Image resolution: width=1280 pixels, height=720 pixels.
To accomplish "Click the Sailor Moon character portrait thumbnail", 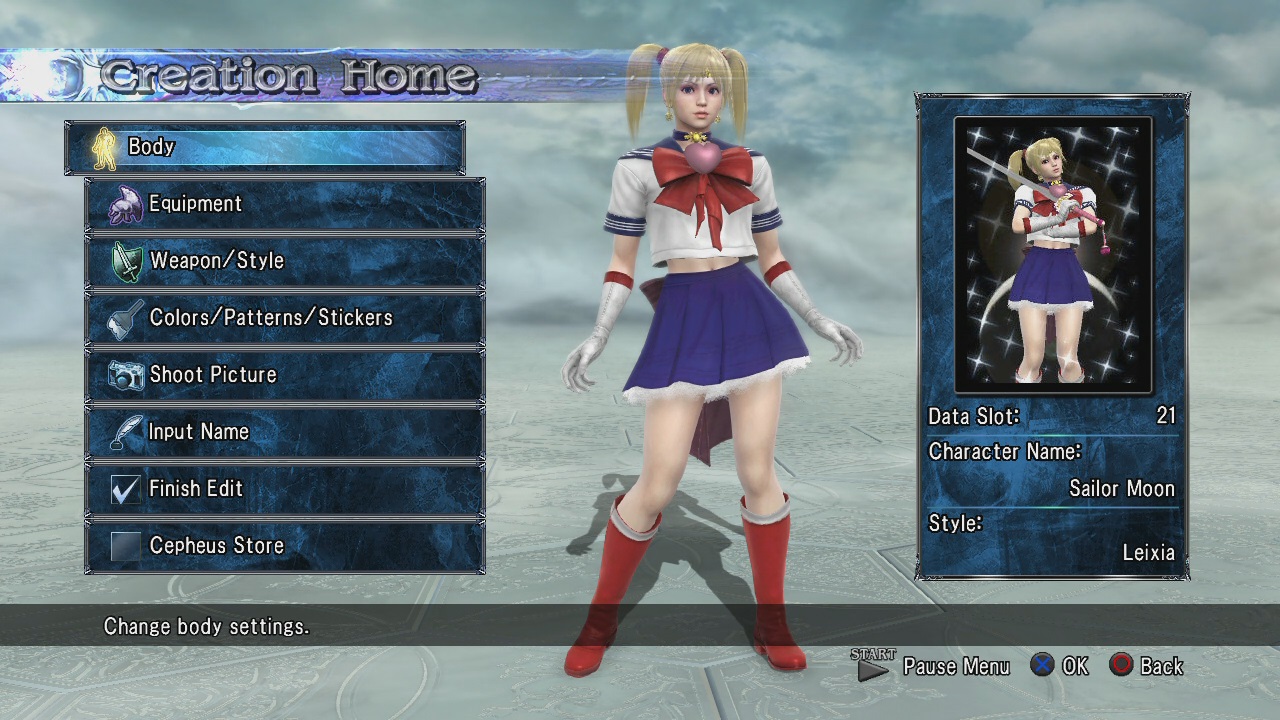I will 1053,255.
